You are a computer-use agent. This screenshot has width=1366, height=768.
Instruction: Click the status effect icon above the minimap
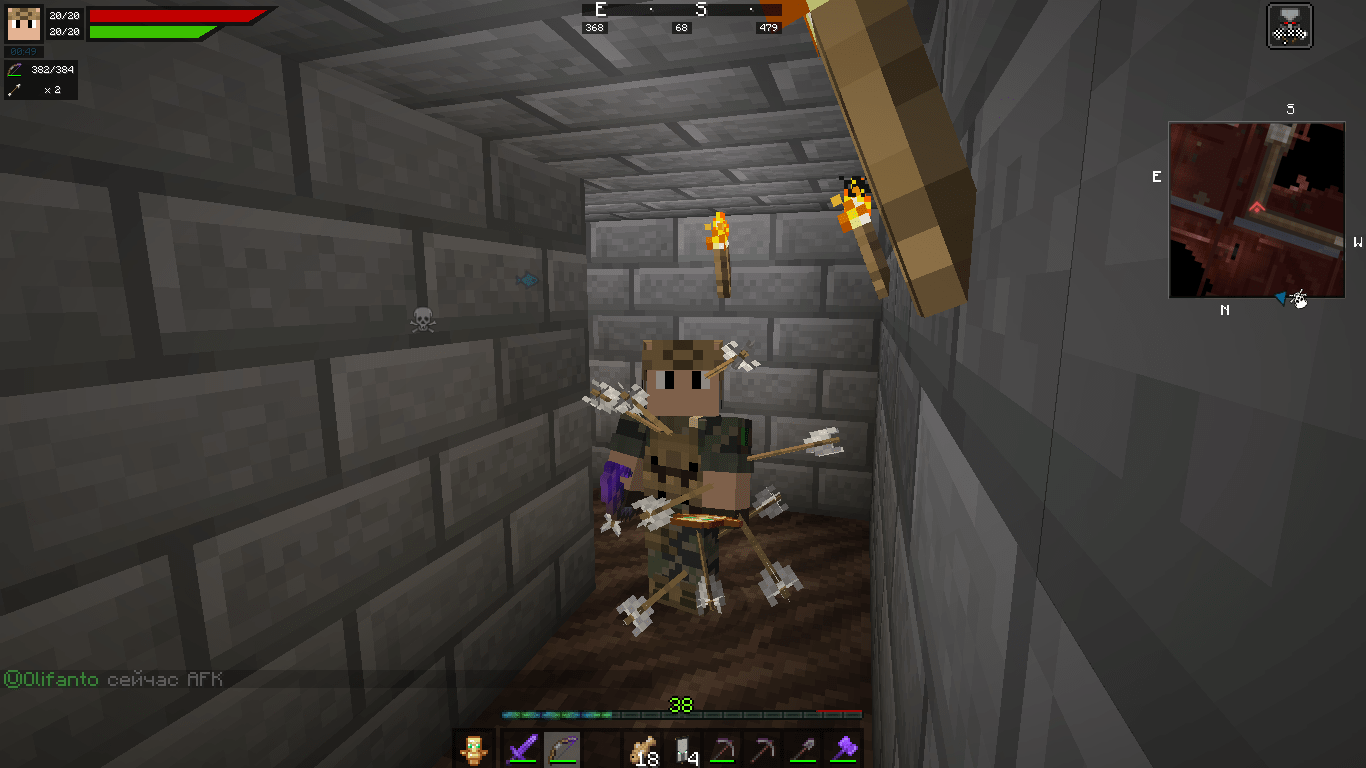tap(1289, 26)
